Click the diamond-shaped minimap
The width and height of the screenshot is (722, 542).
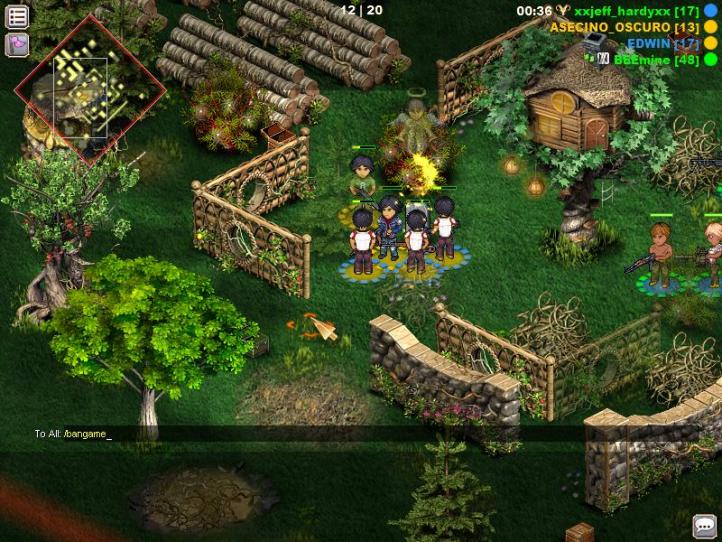point(81,91)
